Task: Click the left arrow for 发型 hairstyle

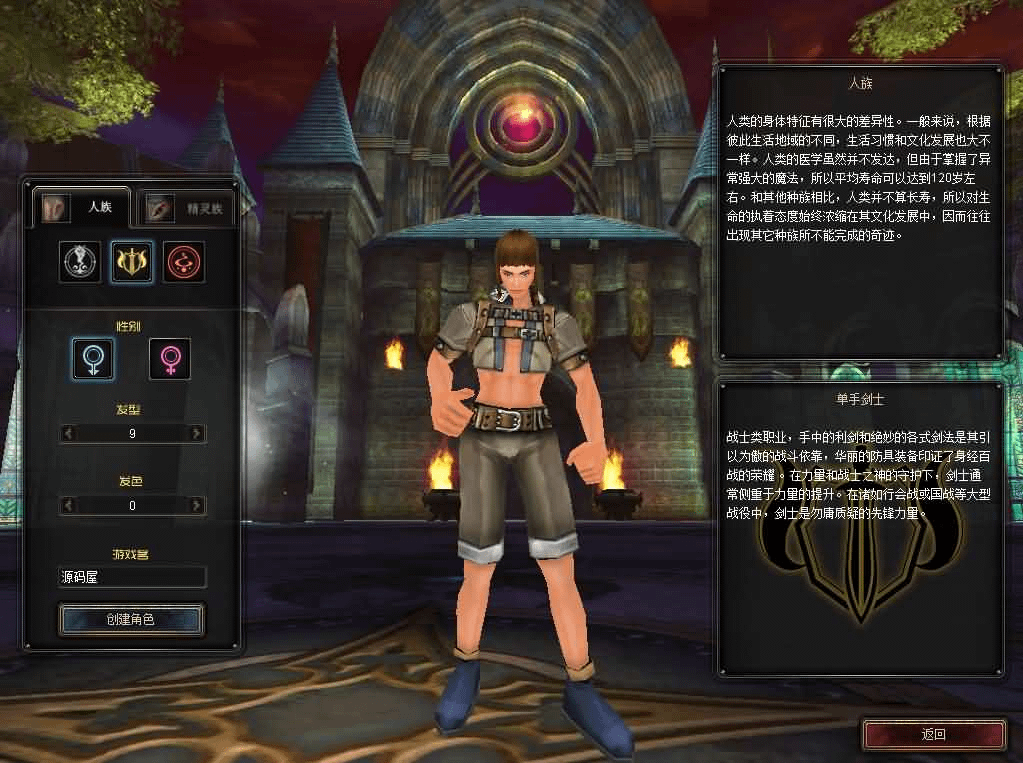Action: (68, 434)
